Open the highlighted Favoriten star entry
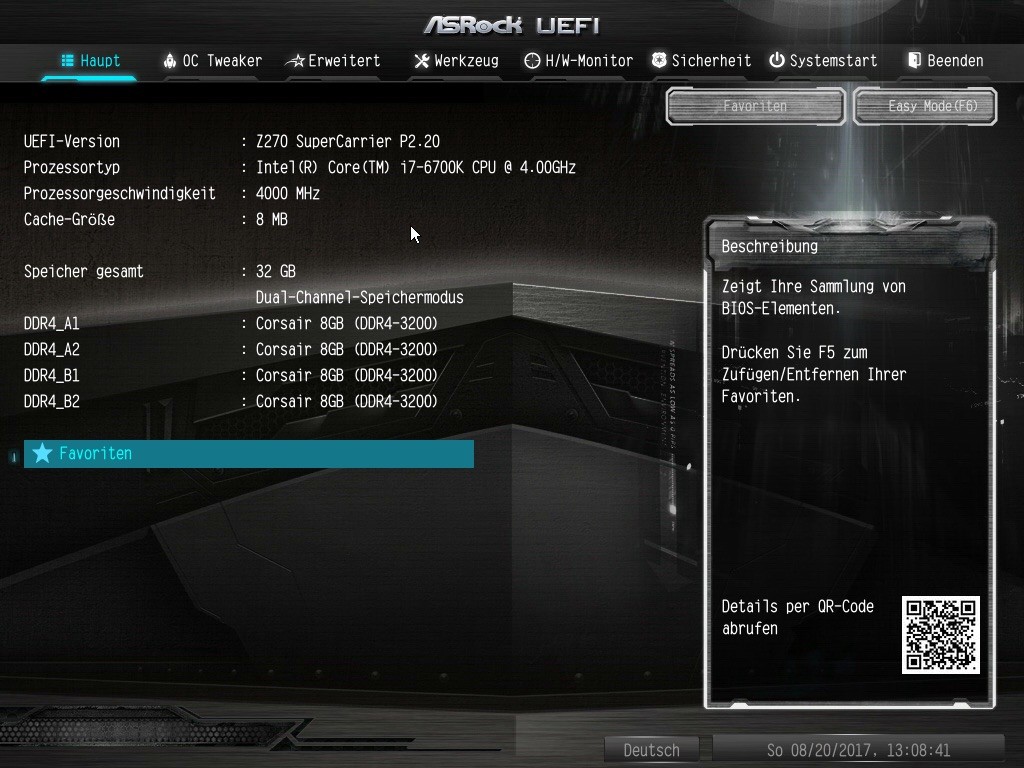 point(248,454)
